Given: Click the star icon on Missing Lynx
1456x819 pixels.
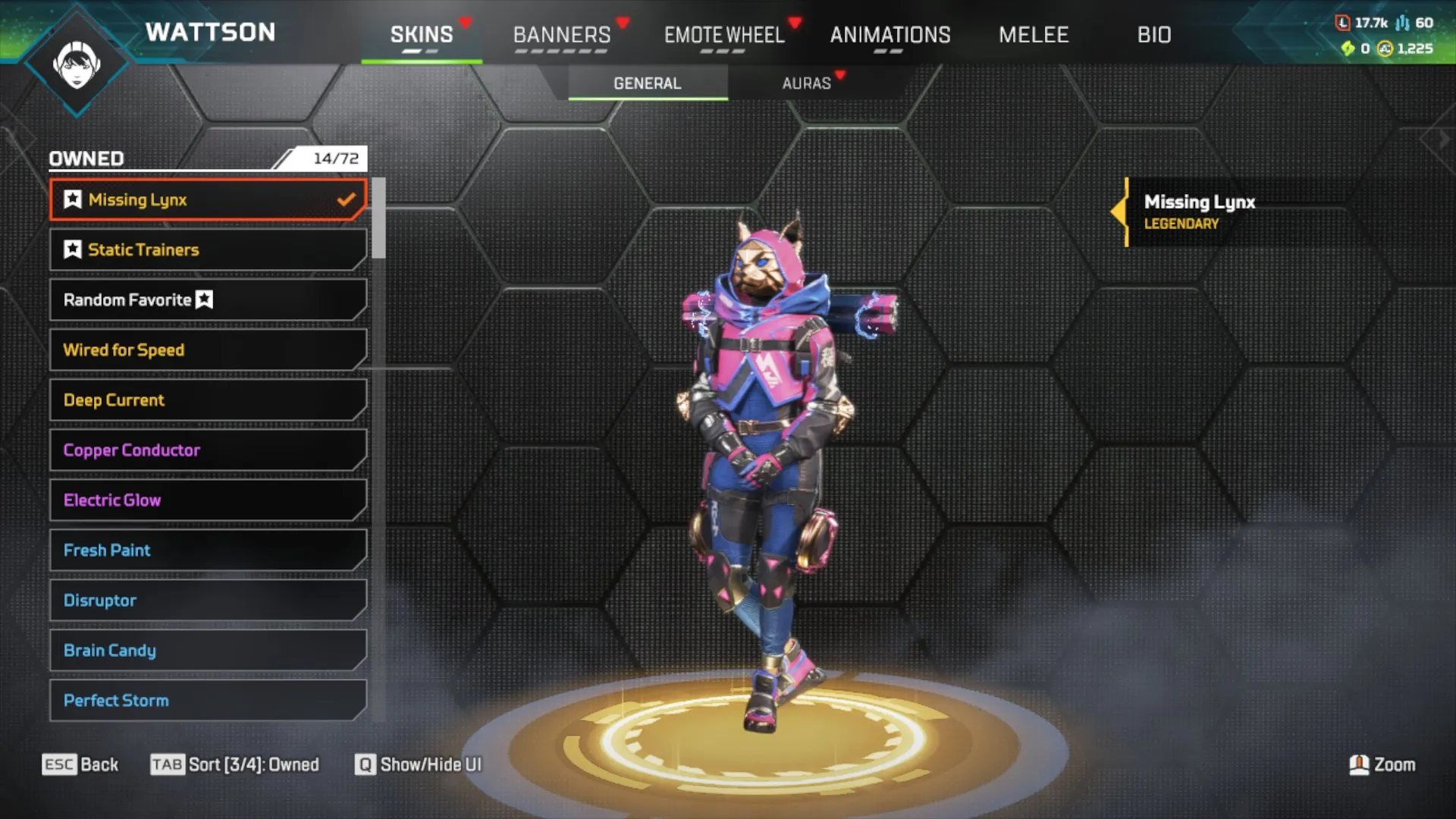Looking at the screenshot, I should click(x=71, y=199).
